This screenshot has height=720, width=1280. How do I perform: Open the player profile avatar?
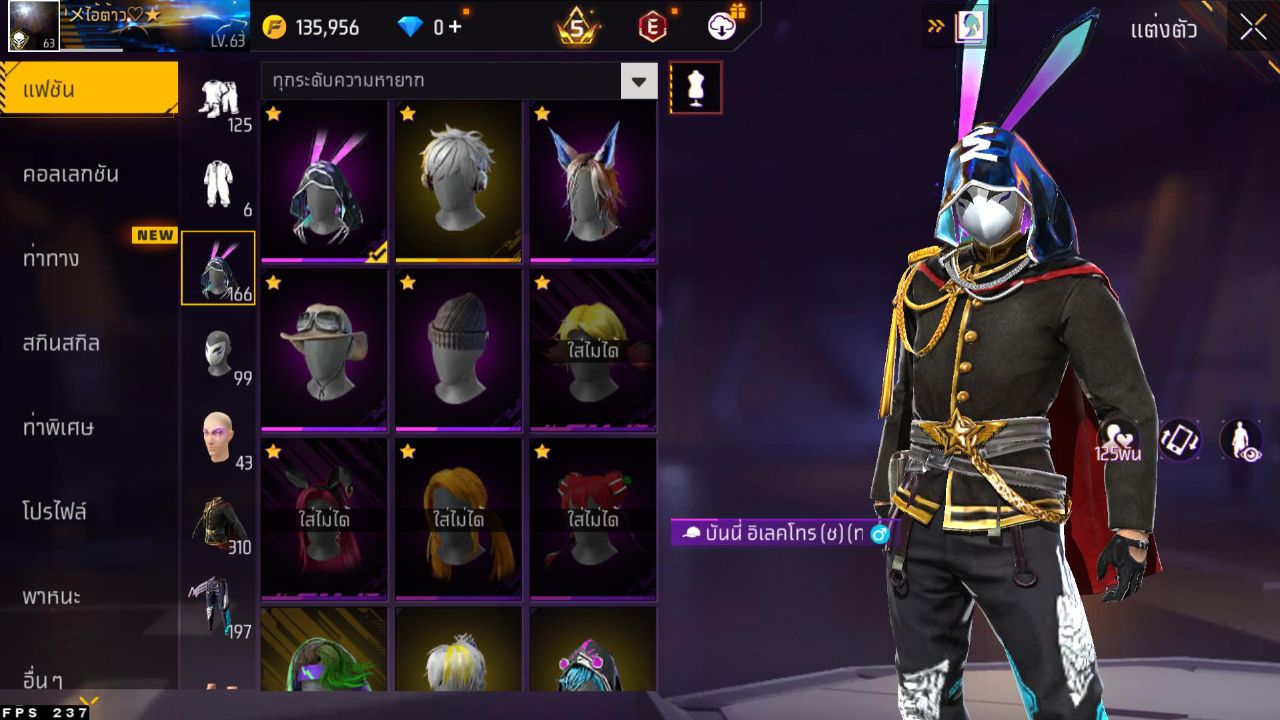tap(33, 26)
